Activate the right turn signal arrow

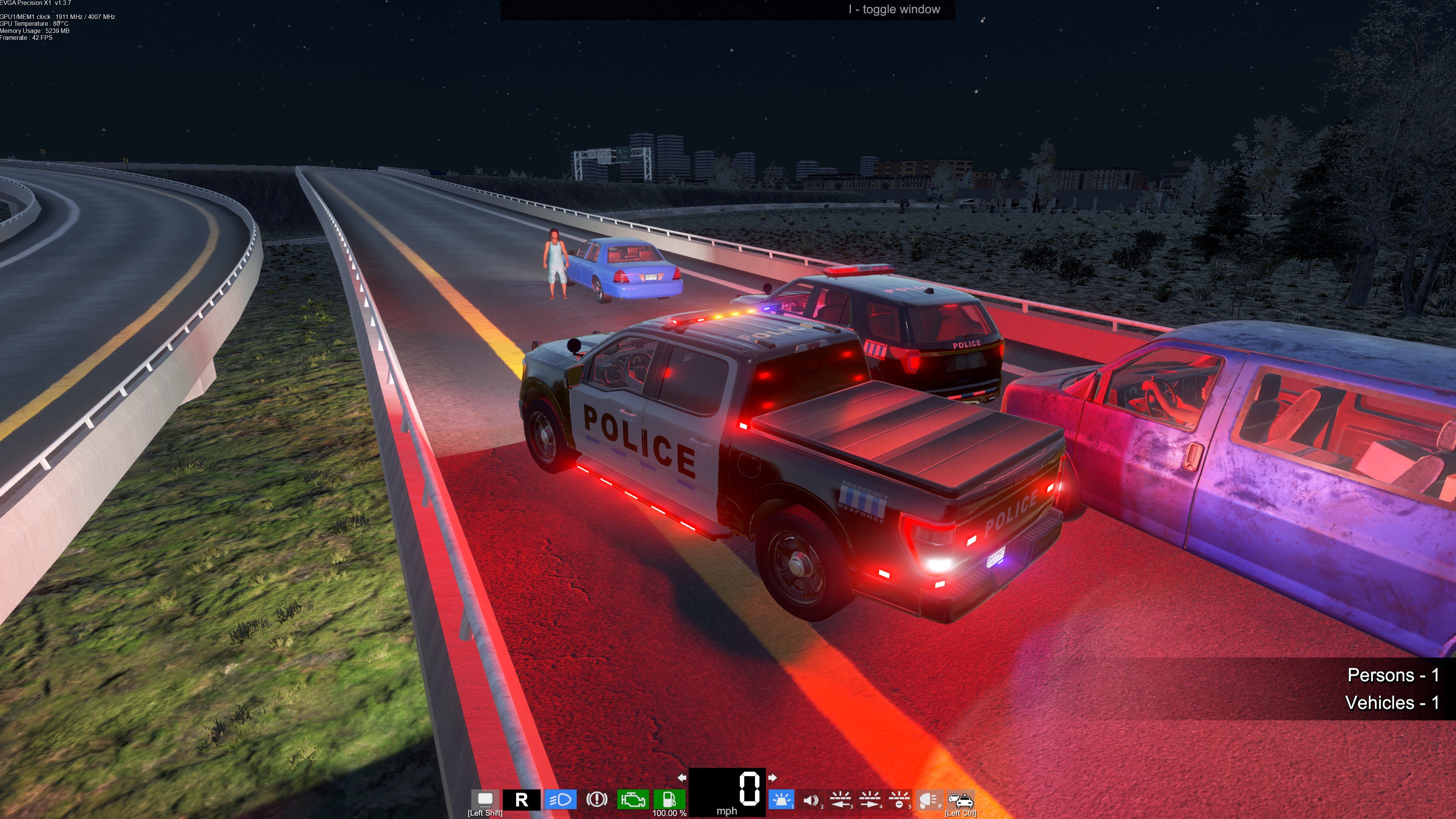point(773,778)
